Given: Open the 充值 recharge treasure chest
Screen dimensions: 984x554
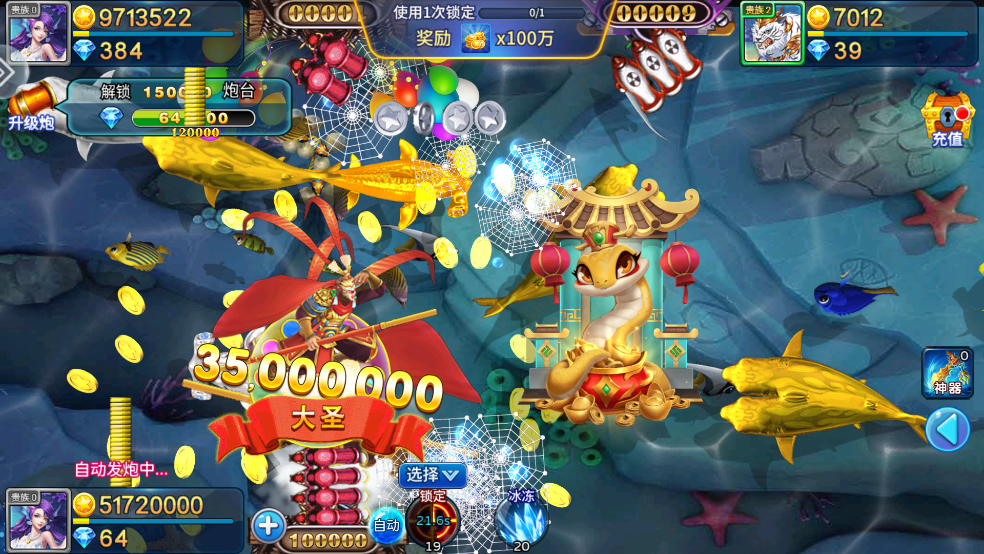Looking at the screenshot, I should click(x=946, y=119).
